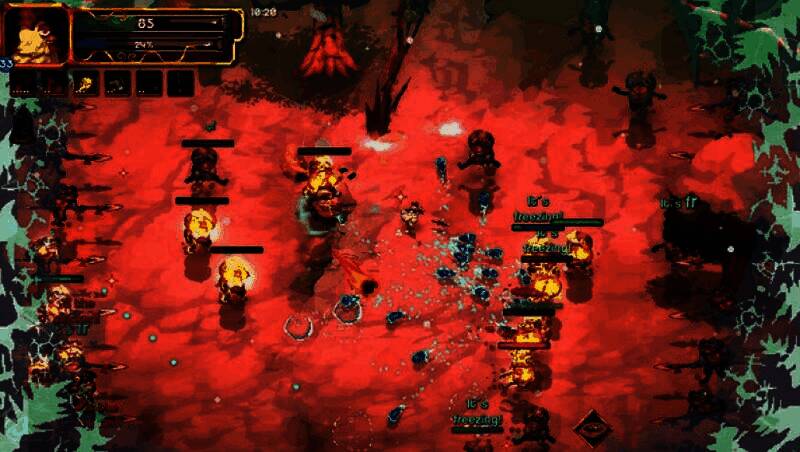Click the character portrait in the HUD
The height and width of the screenshot is (452, 800).
pos(36,34)
